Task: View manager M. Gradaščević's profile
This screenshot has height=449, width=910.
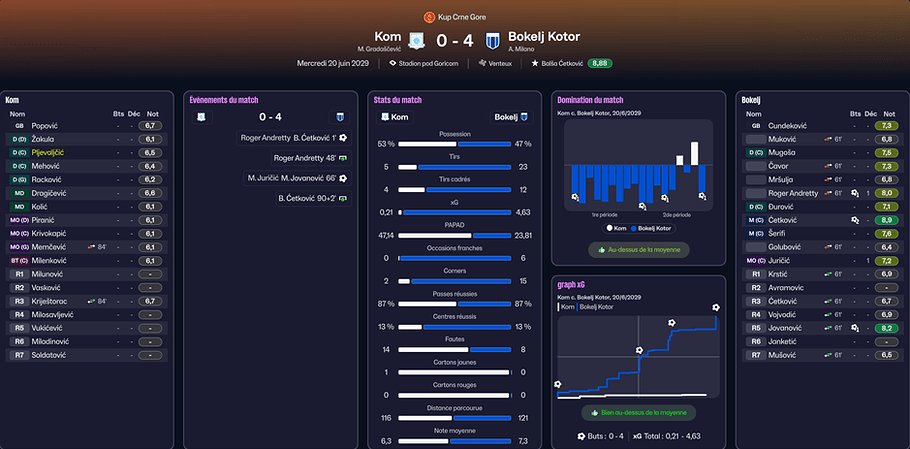Action: [378, 49]
